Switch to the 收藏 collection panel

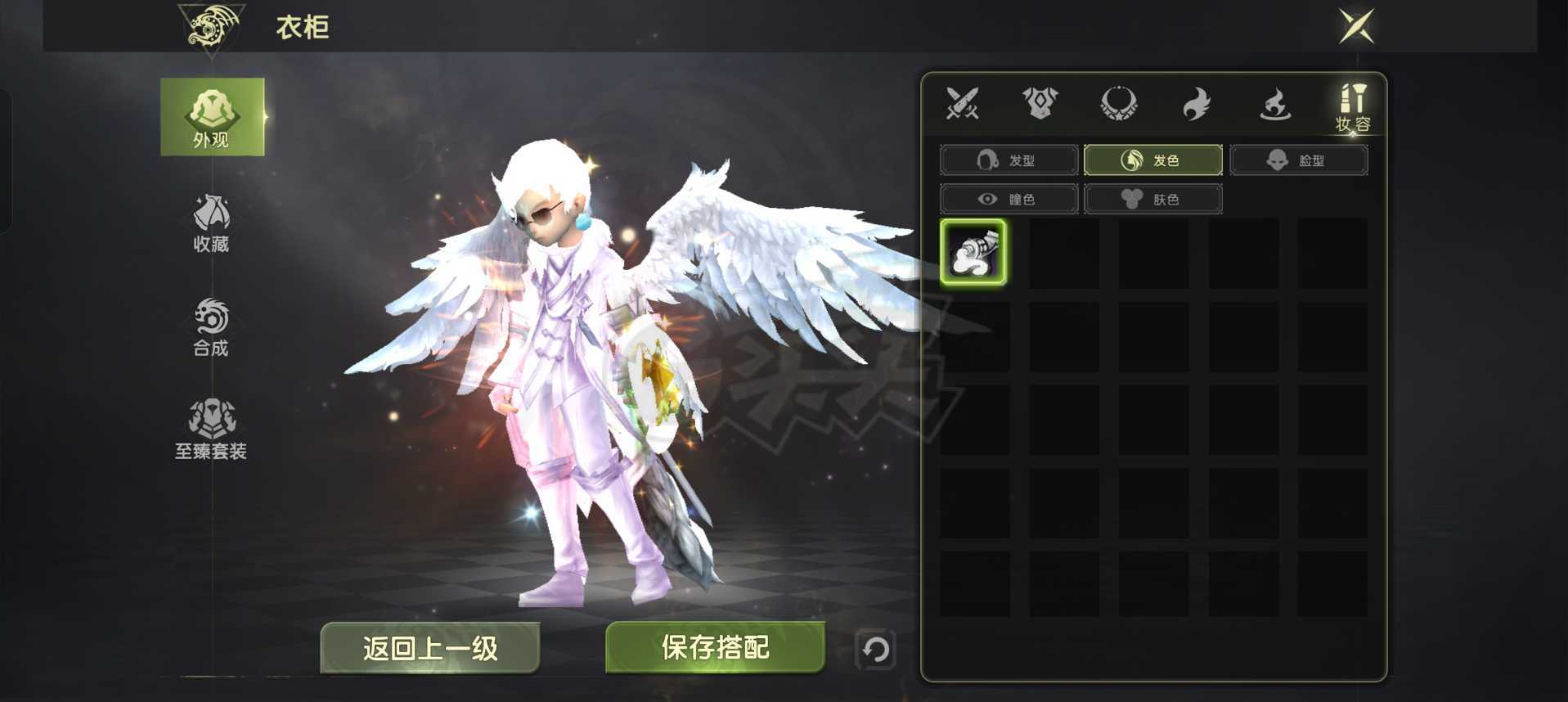coord(211,223)
